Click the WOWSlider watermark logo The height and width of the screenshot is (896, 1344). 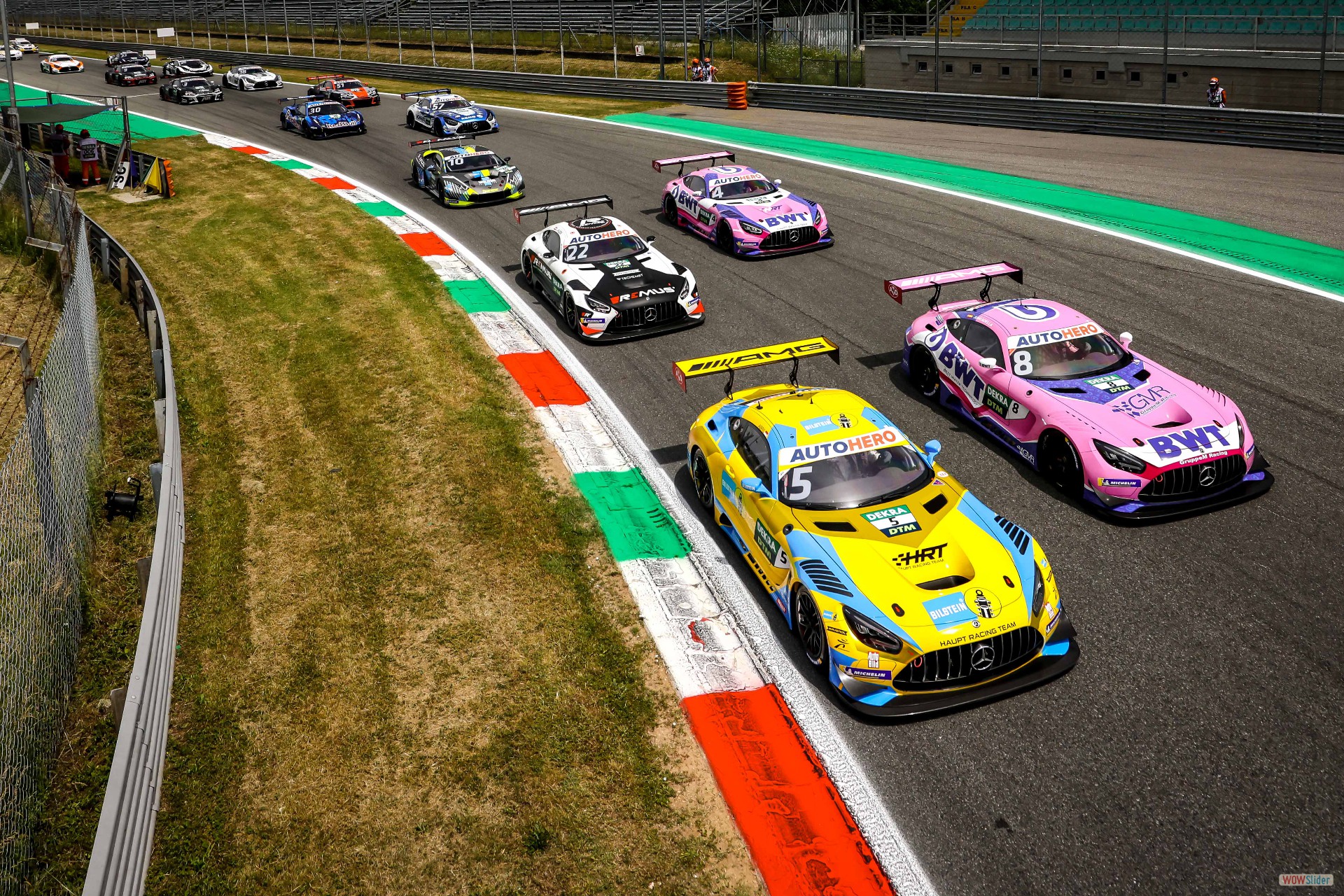[x=1305, y=880]
